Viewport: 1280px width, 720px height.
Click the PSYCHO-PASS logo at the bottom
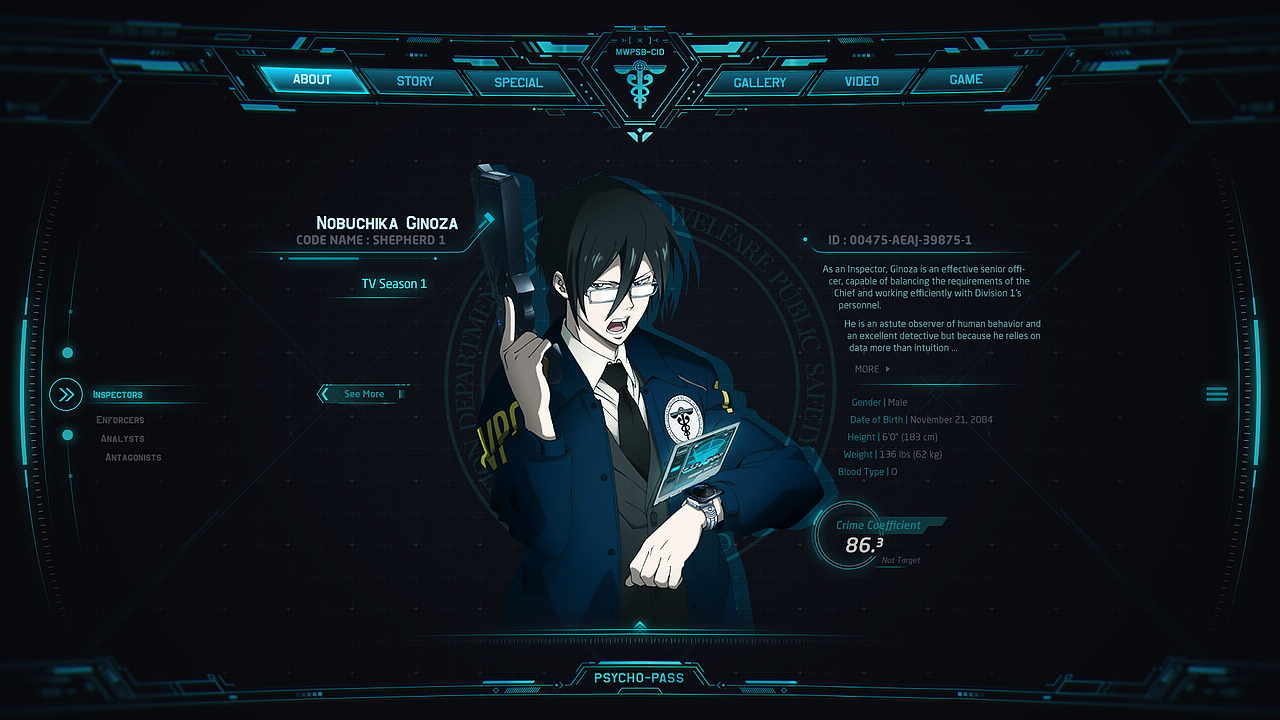pyautogui.click(x=640, y=677)
